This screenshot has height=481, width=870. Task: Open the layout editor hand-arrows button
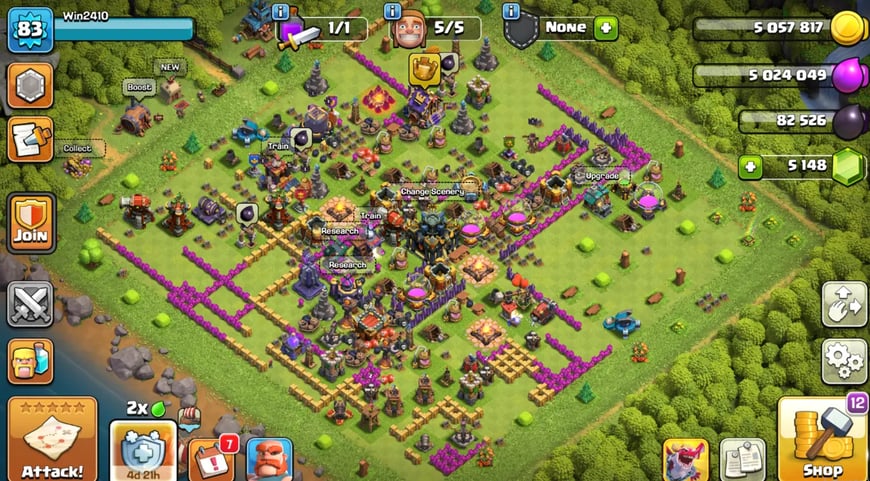click(x=843, y=304)
